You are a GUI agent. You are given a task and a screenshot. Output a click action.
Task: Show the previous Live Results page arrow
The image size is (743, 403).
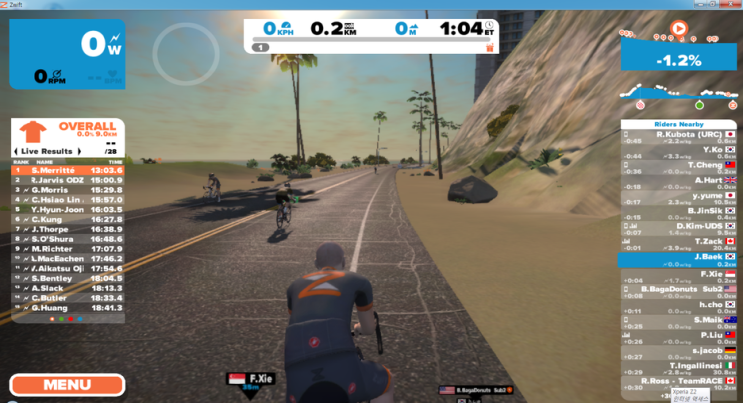pos(16,149)
